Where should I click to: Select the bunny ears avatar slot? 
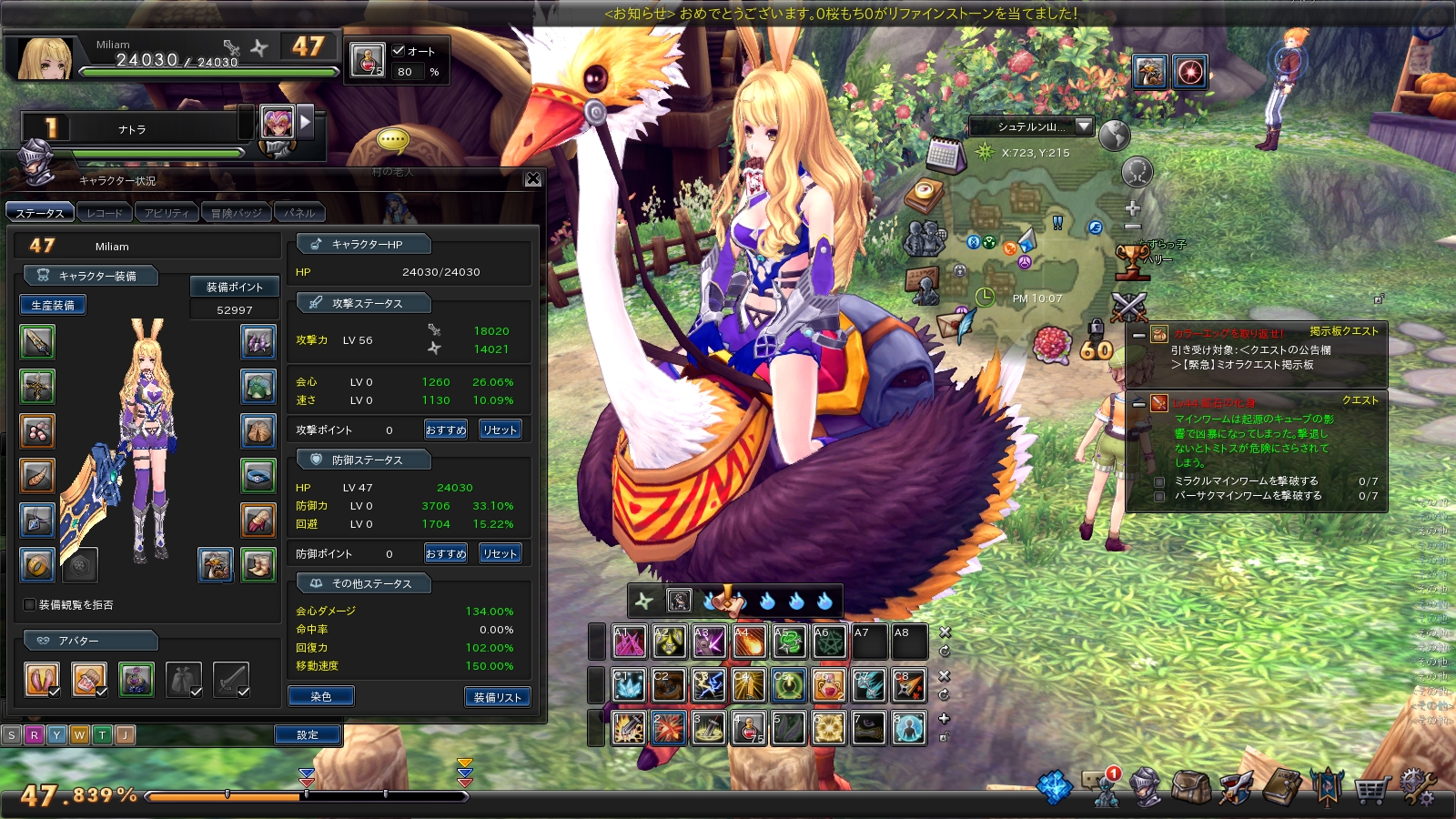point(42,679)
